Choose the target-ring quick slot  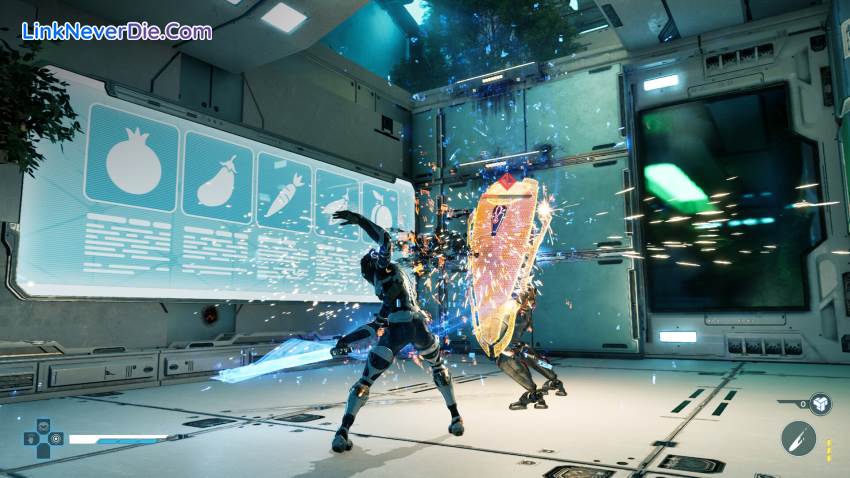click(56, 438)
